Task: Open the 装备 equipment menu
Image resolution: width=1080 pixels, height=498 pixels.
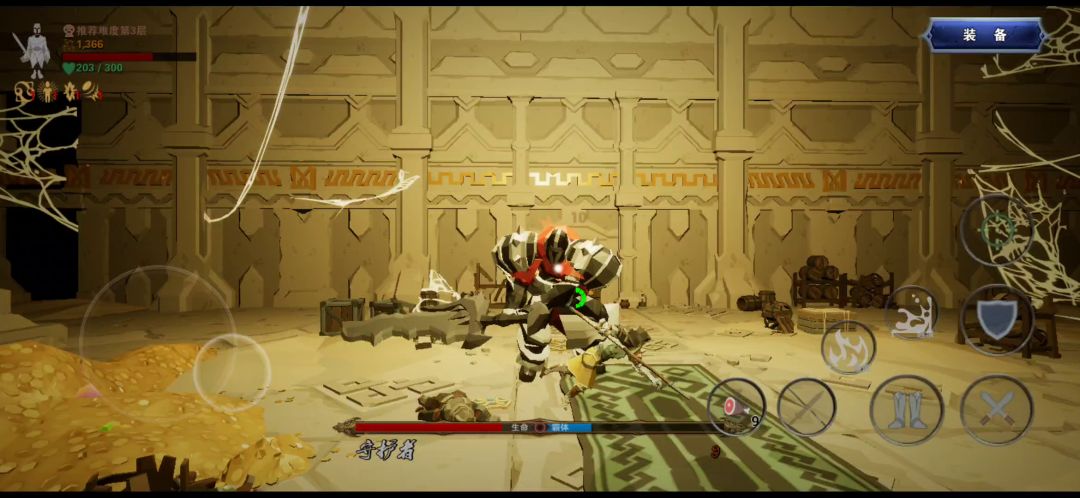Action: click(985, 36)
